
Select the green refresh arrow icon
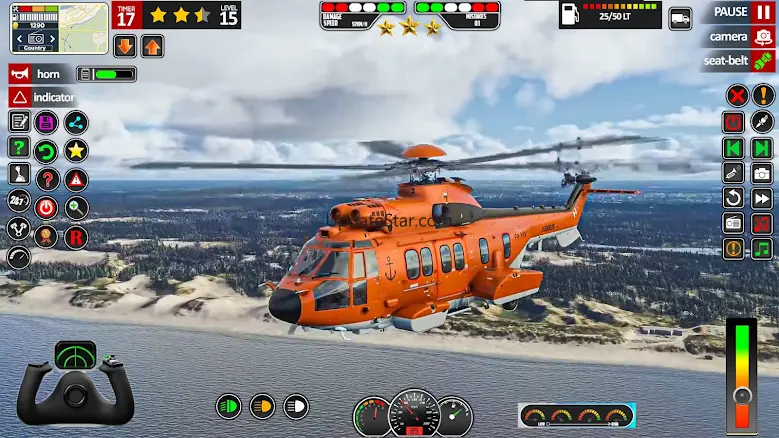[46, 151]
